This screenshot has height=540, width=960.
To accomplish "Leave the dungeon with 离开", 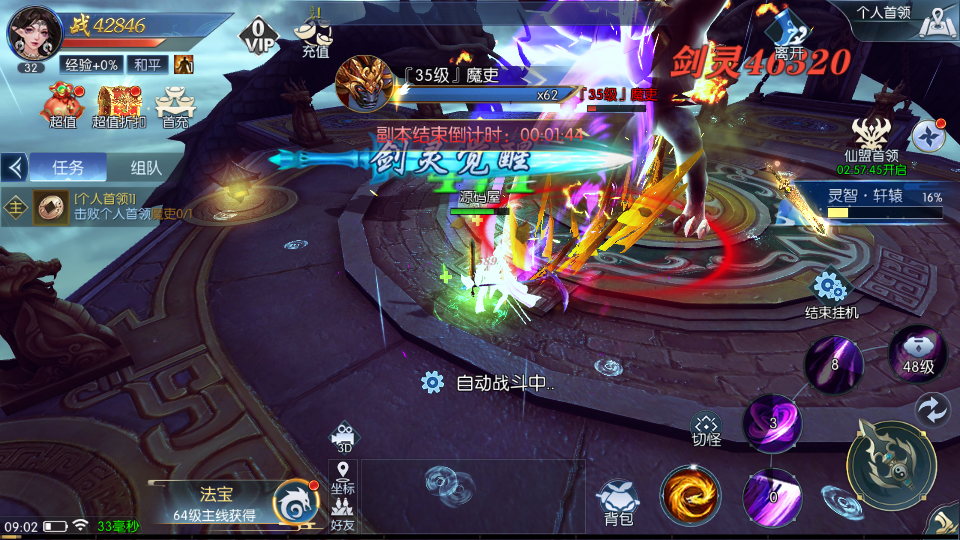I will click(x=790, y=35).
